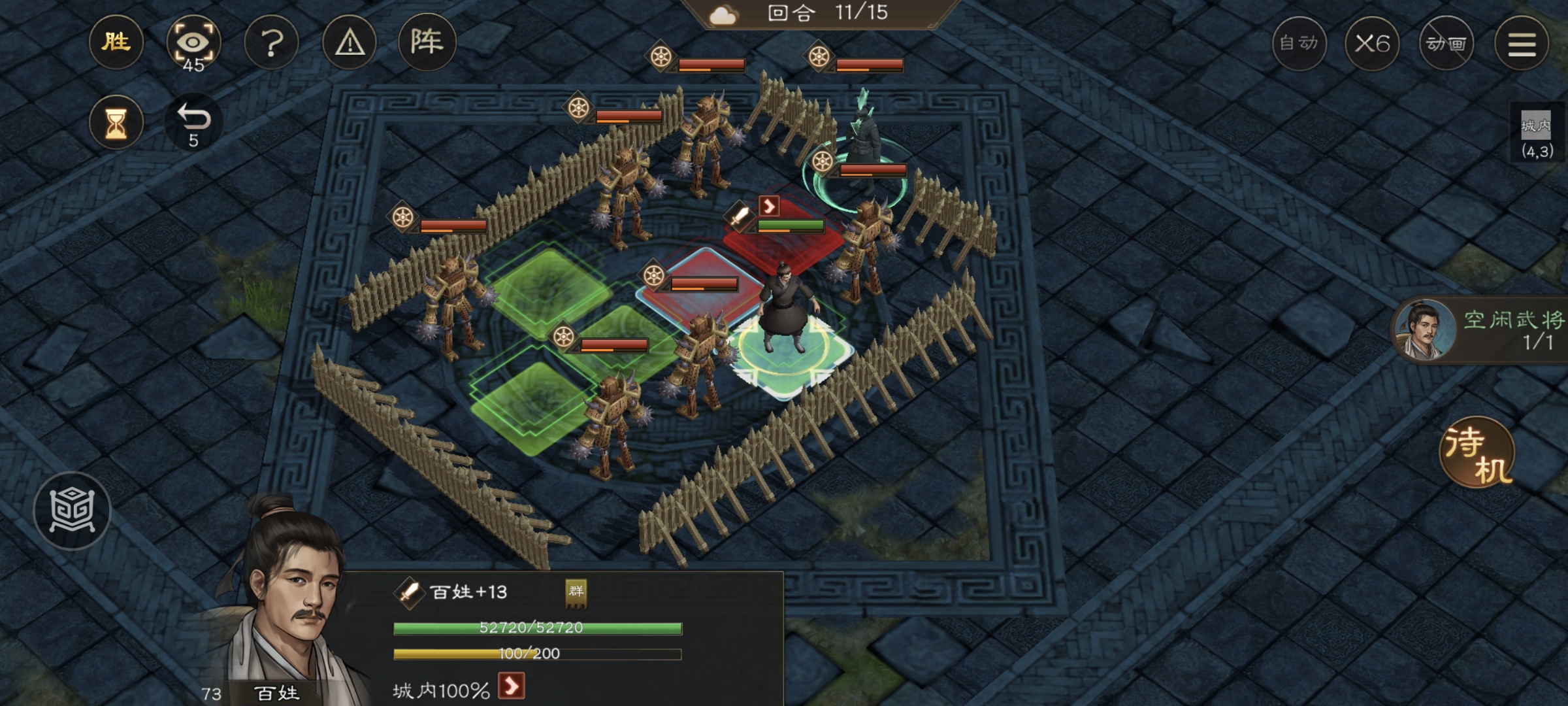Tap the 群 faction badge
The height and width of the screenshot is (706, 1568).
click(x=576, y=592)
